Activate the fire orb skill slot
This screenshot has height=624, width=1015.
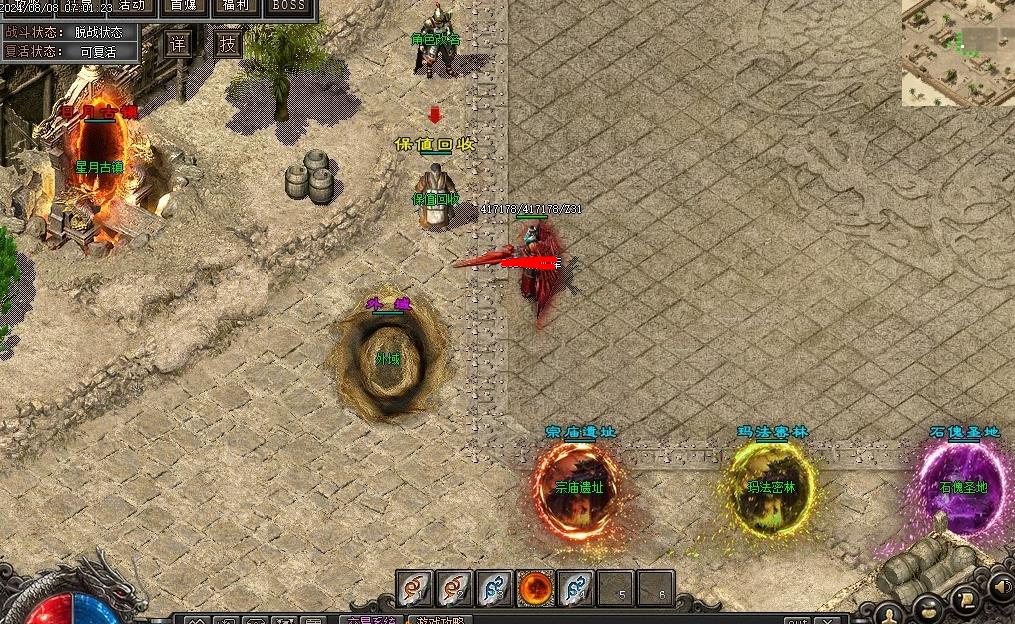[536, 589]
